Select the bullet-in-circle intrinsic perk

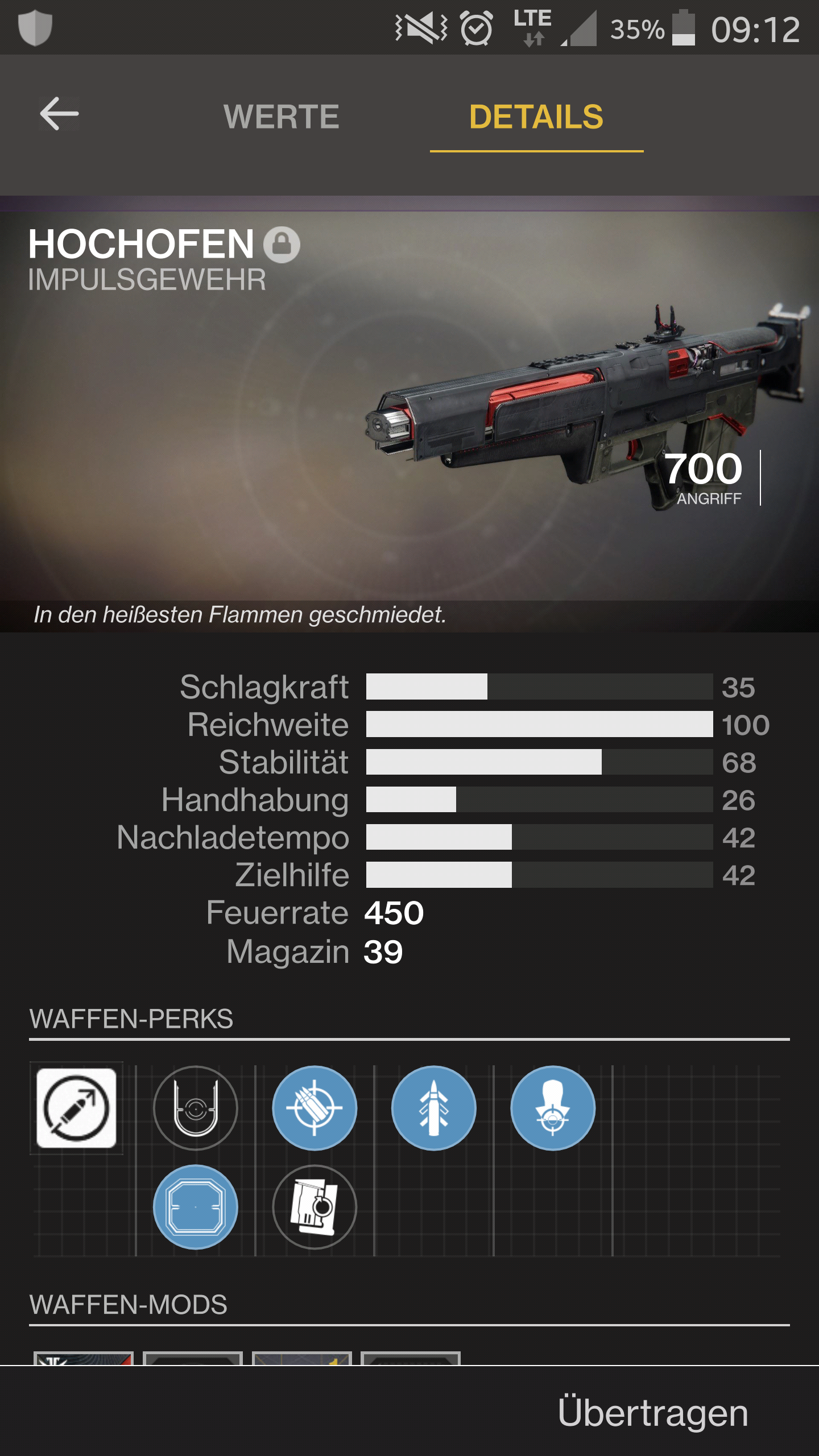(x=76, y=1108)
